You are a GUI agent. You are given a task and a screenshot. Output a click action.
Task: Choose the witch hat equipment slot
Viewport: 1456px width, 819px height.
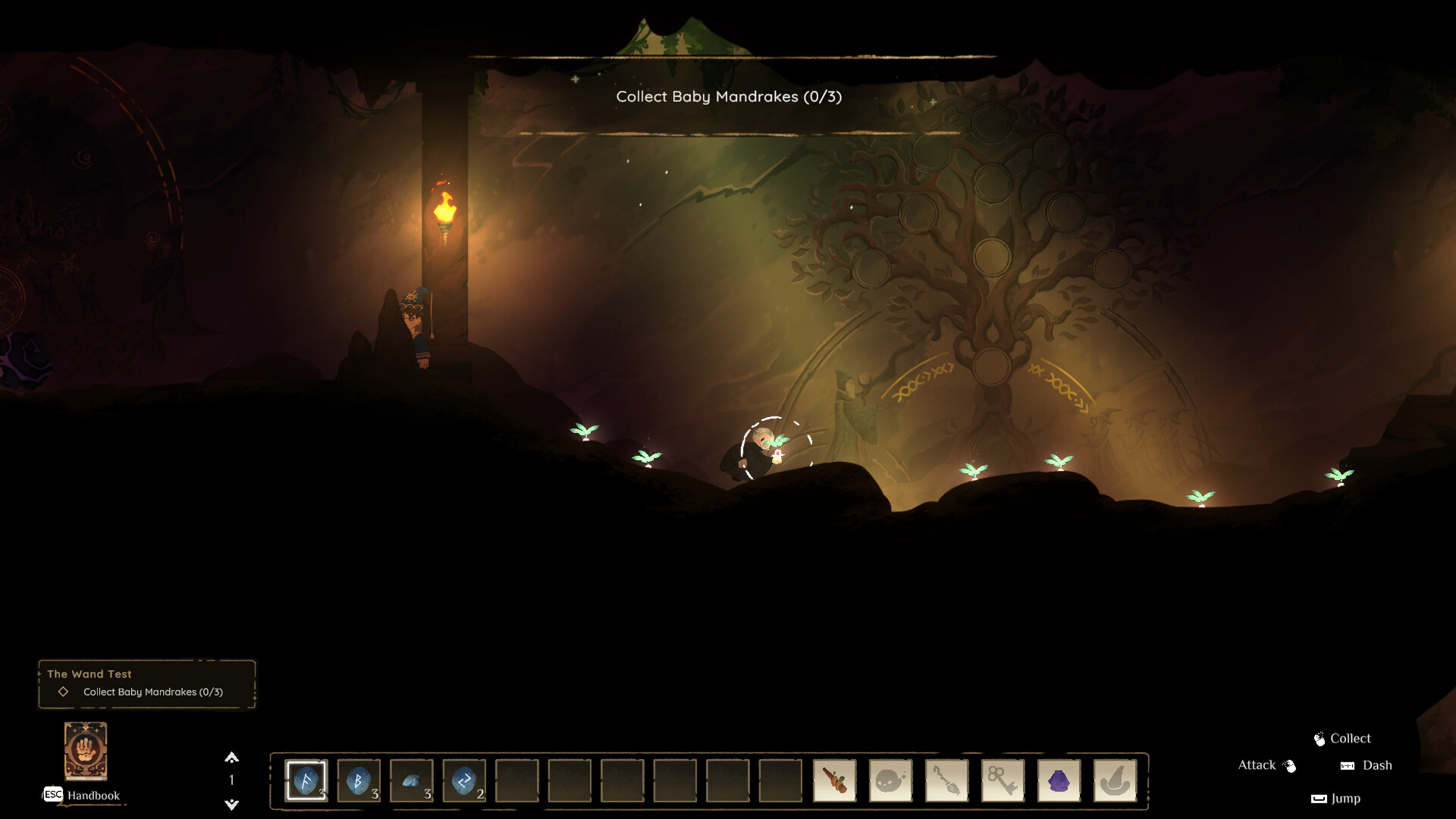pos(1115,780)
